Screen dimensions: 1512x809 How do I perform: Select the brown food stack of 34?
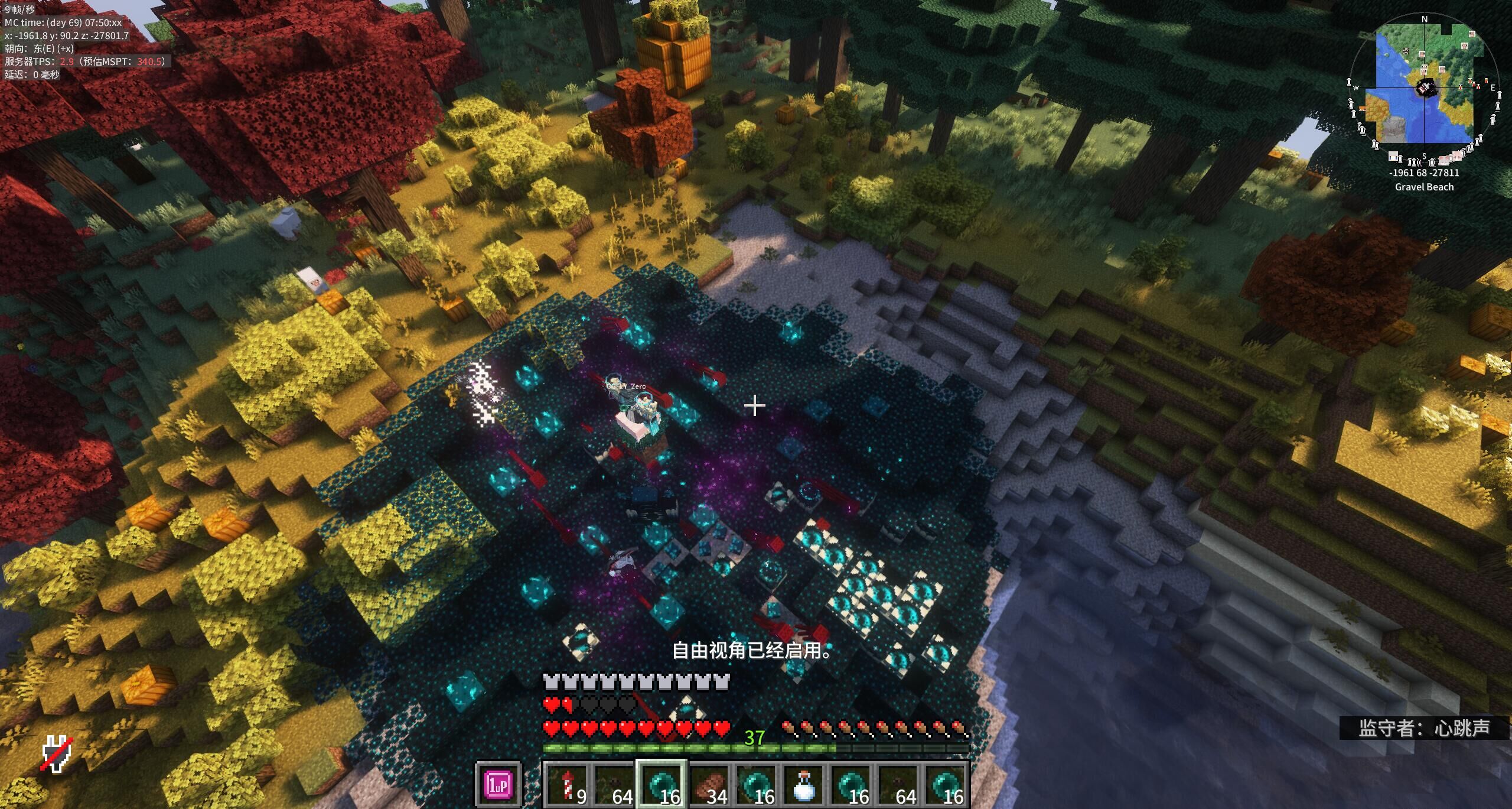tap(709, 784)
